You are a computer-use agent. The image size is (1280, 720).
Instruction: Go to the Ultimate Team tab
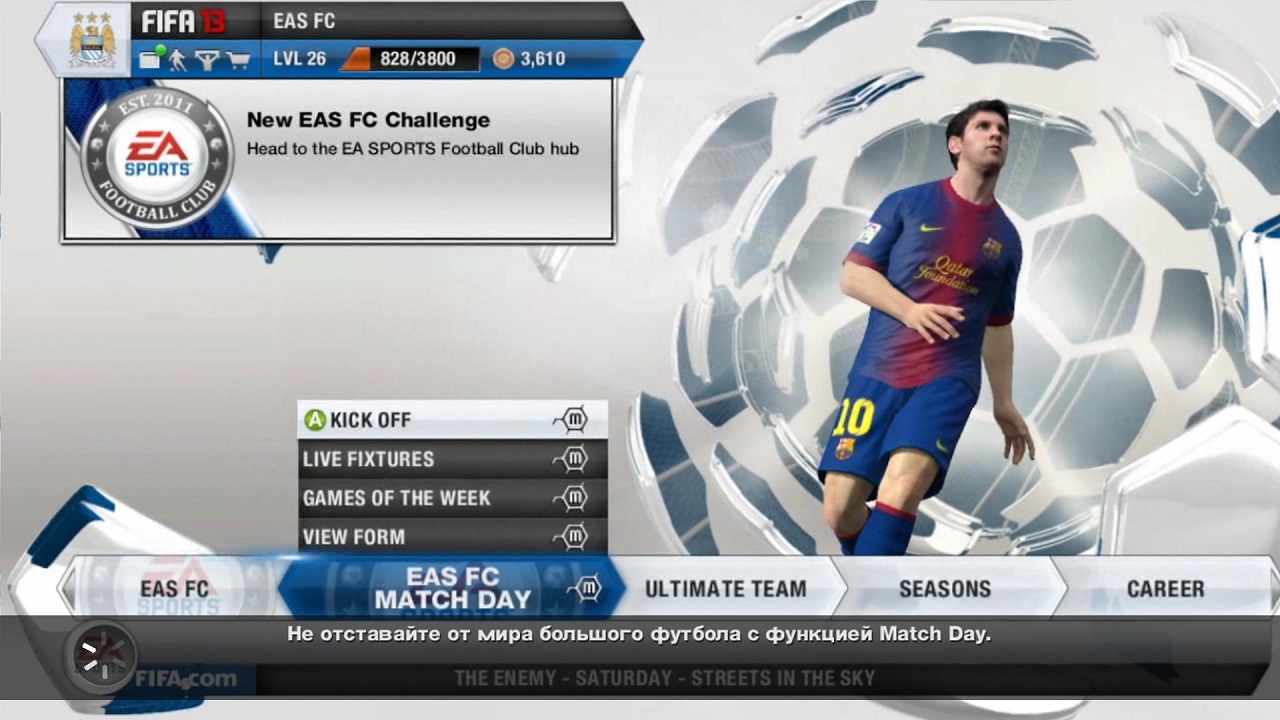coord(725,589)
